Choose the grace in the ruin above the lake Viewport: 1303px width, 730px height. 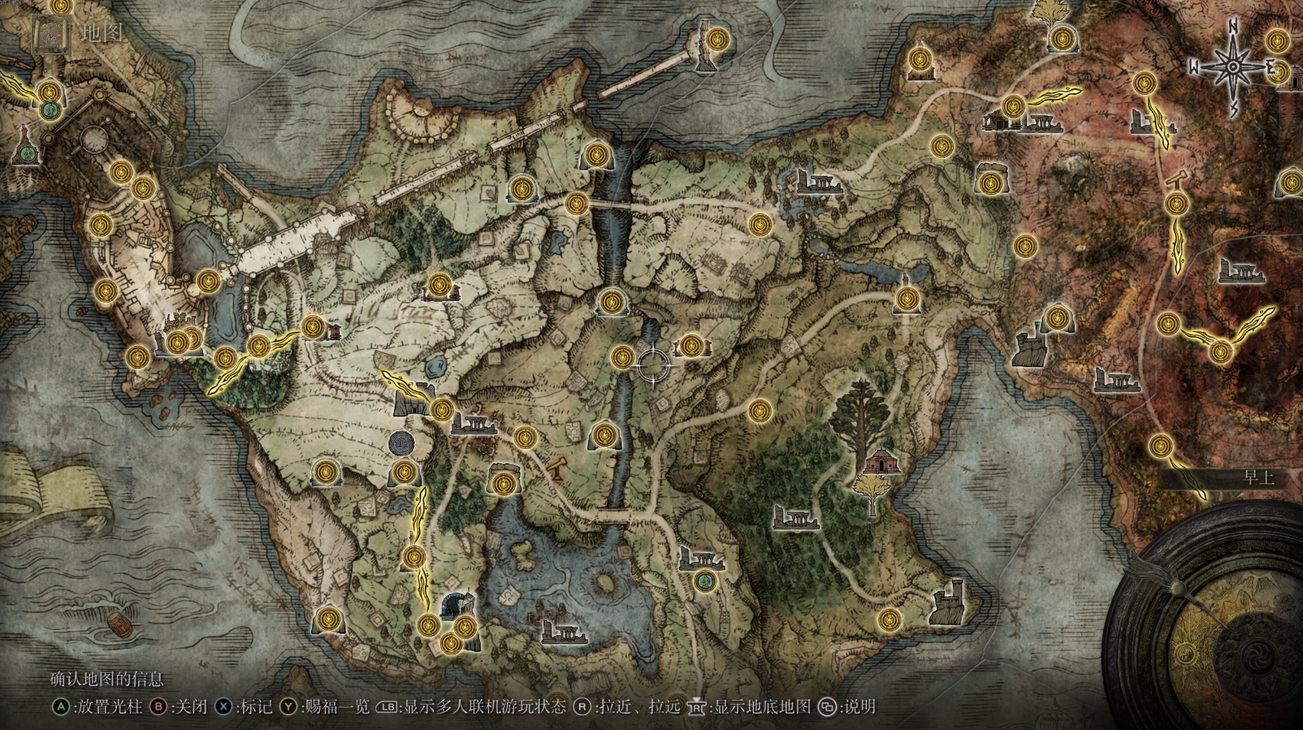pos(504,485)
